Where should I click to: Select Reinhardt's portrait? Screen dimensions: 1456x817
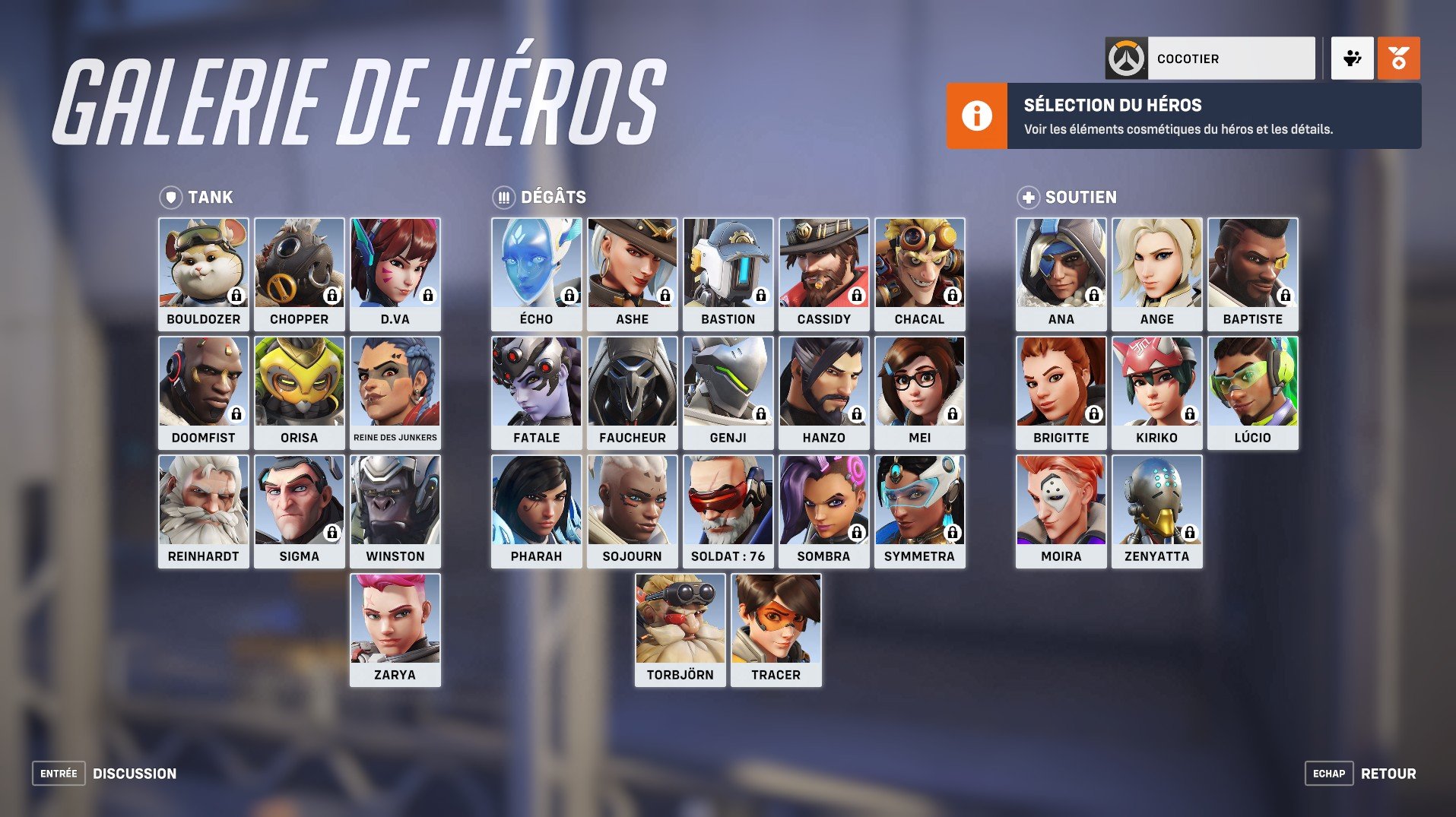coord(203,505)
